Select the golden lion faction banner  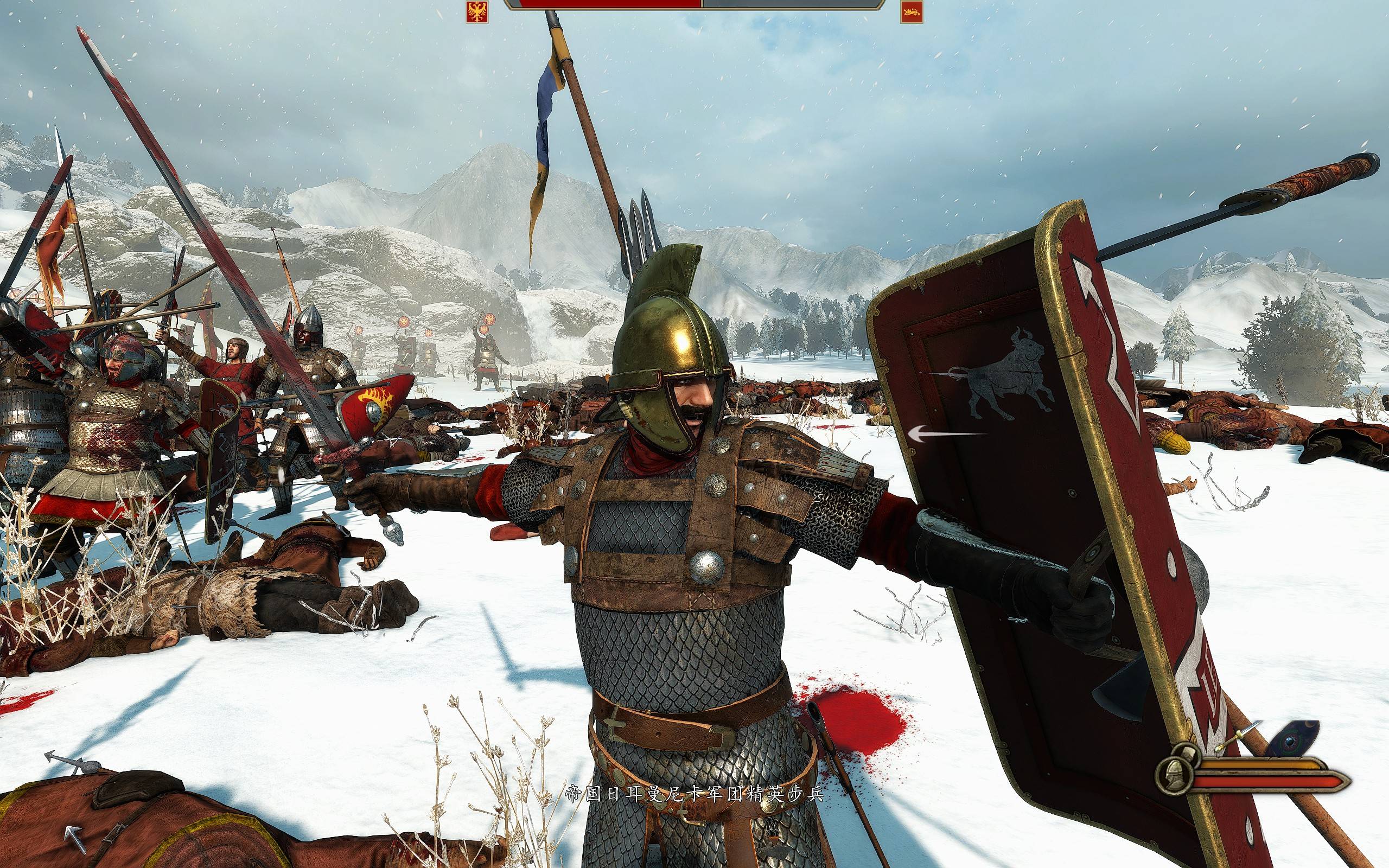click(x=911, y=11)
